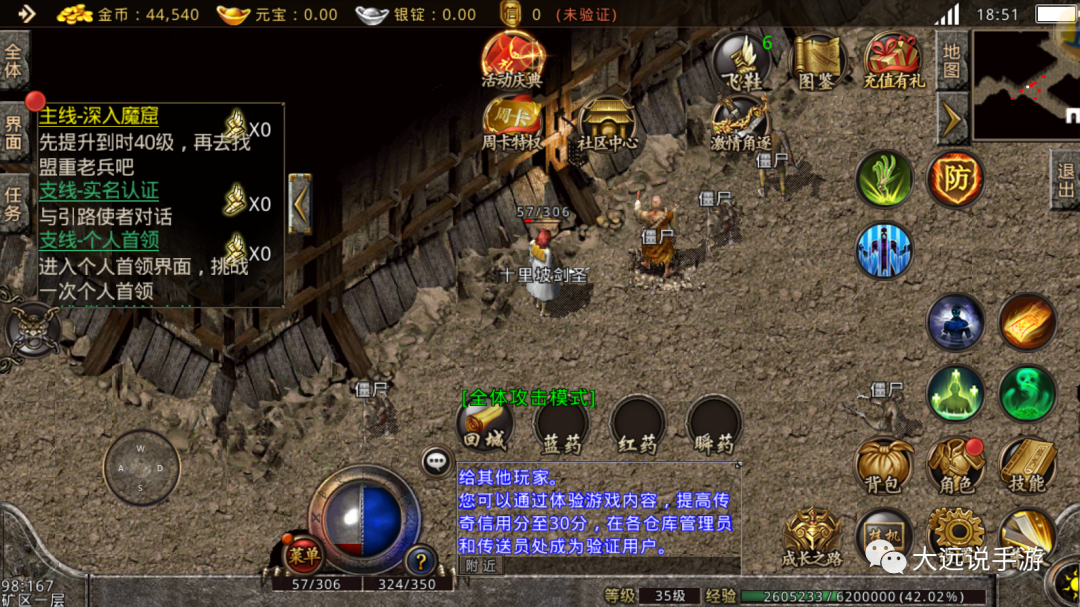Viewport: 1080px width, 607px height.
Task: Use the 回城 town scroll slot
Action: [x=485, y=426]
